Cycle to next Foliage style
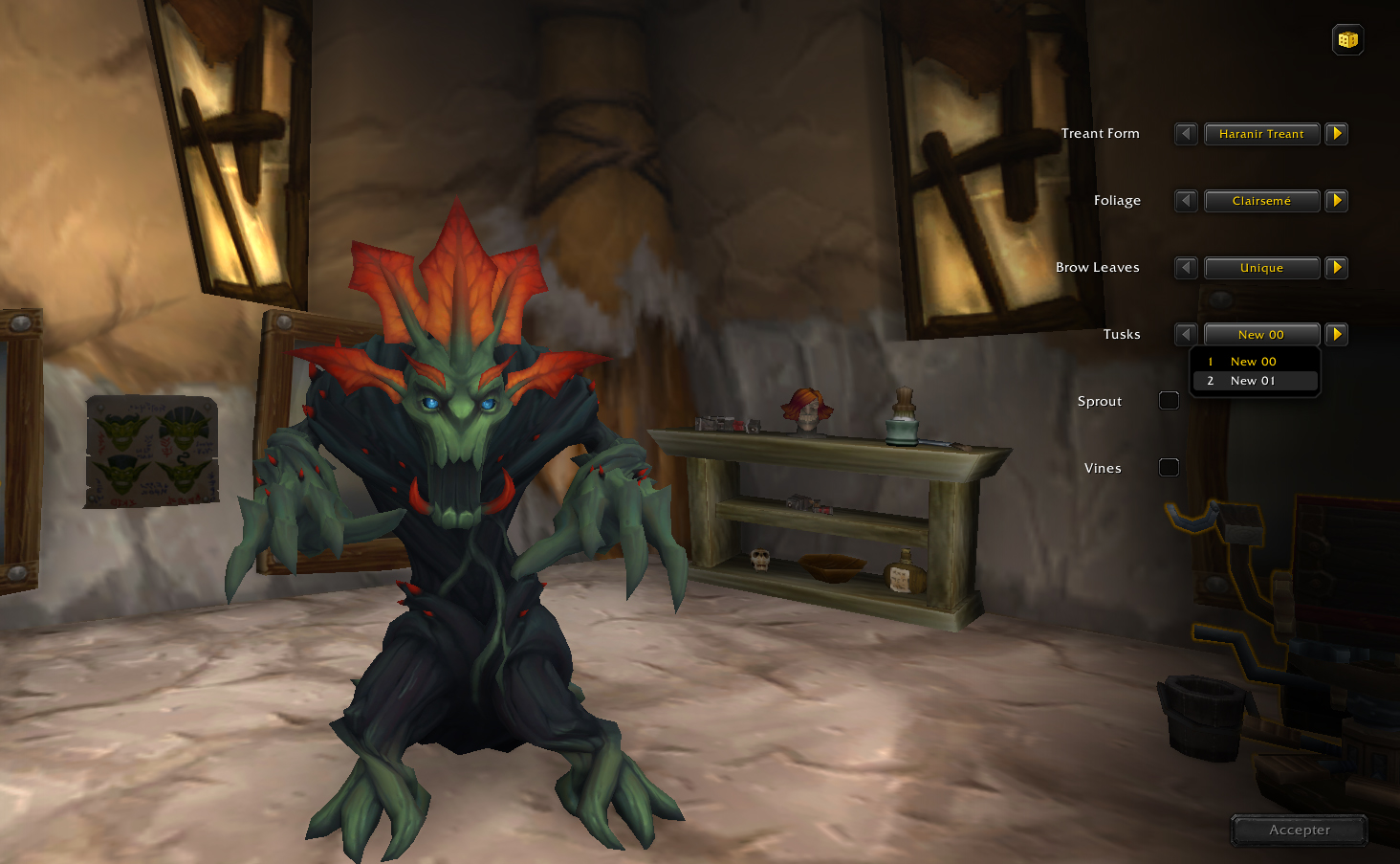Image resolution: width=1400 pixels, height=864 pixels. coord(1337,201)
